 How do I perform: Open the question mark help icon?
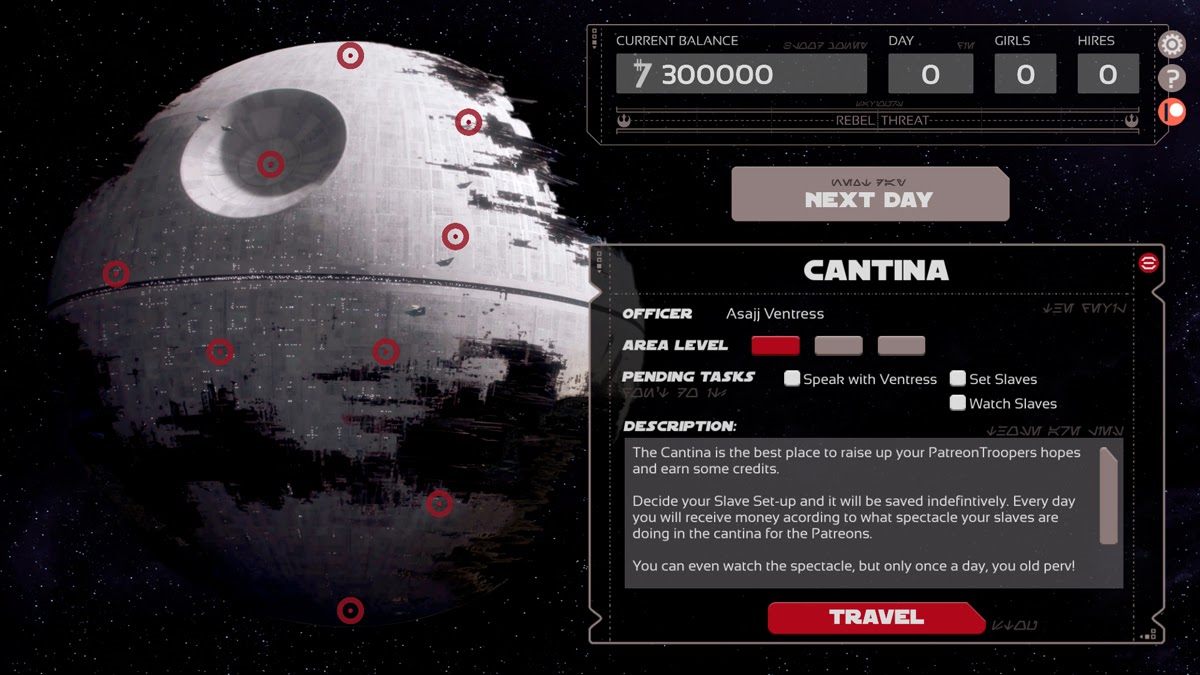click(x=1171, y=79)
